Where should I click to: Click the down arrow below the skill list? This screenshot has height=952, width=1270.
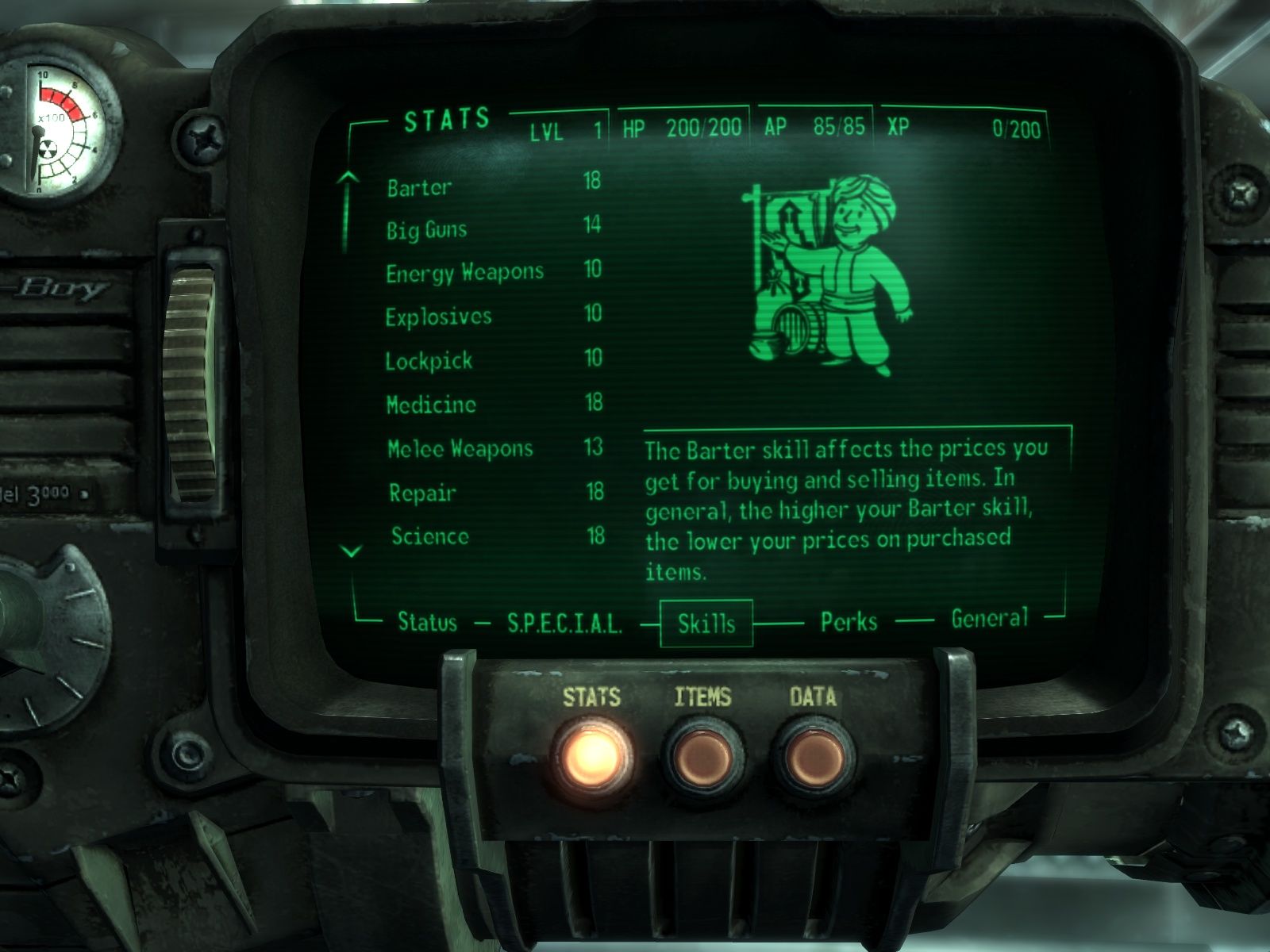point(351,551)
